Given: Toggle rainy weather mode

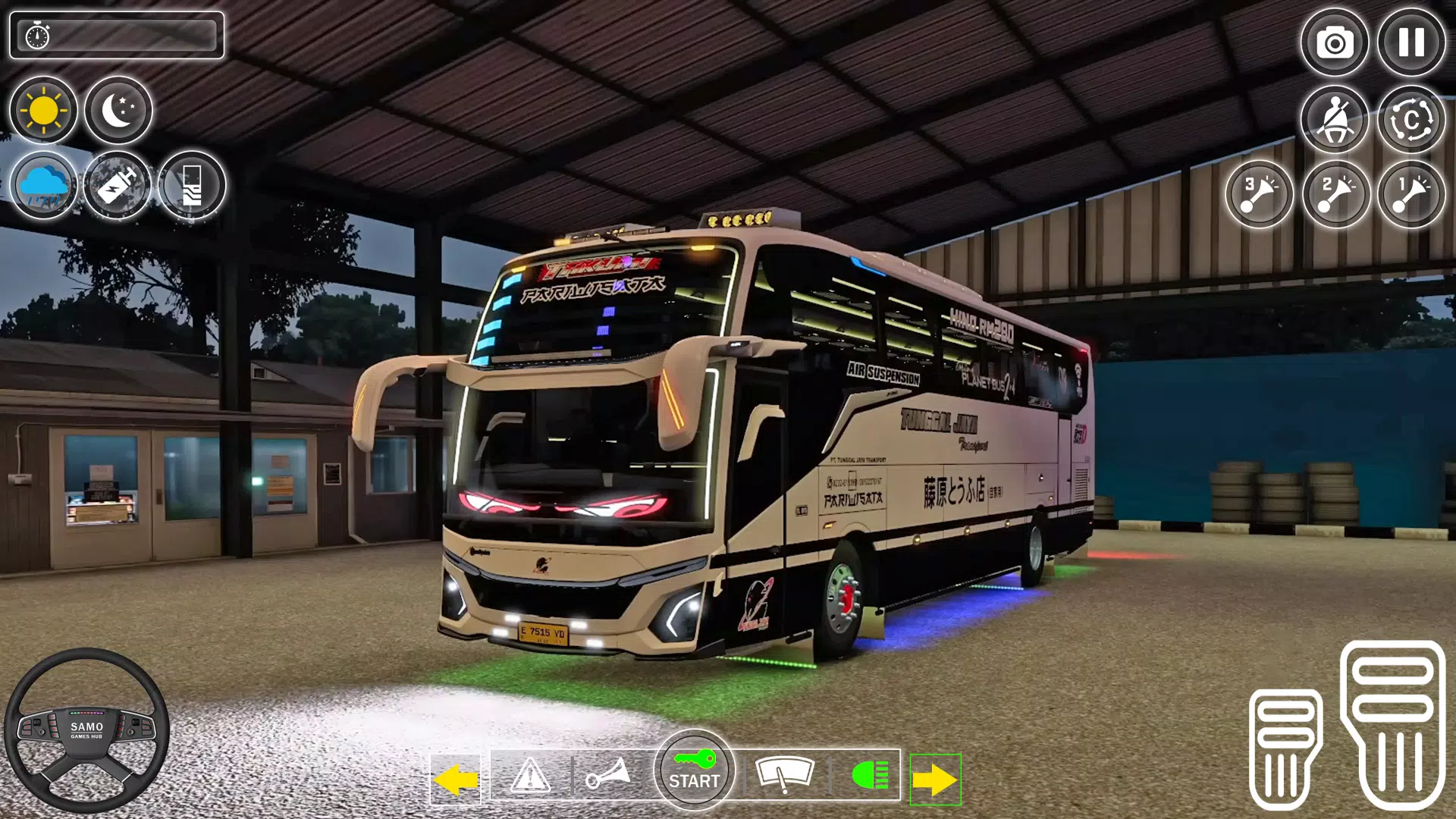Looking at the screenshot, I should click(x=43, y=184).
